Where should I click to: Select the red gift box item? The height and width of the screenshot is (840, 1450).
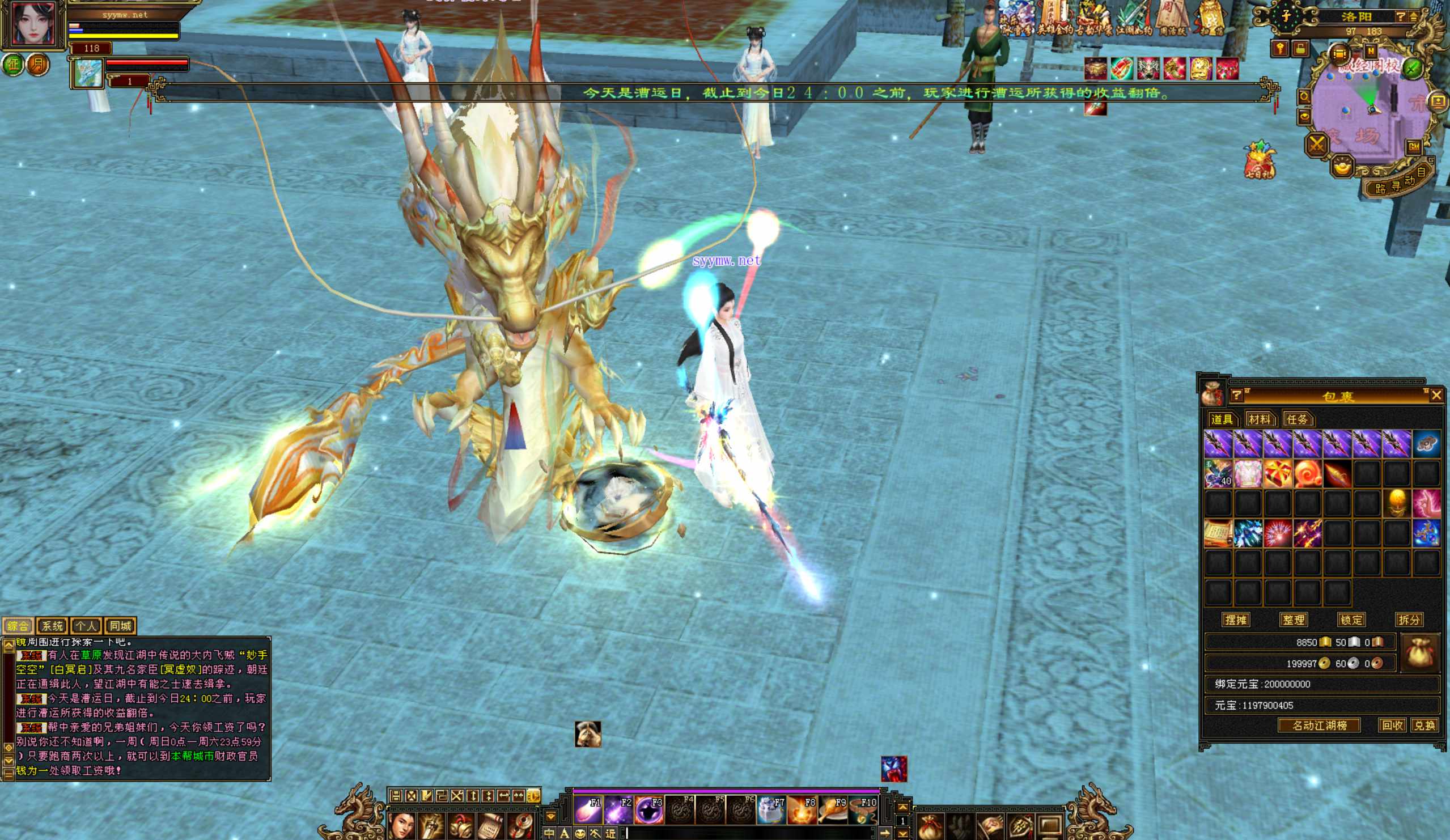tap(1277, 474)
